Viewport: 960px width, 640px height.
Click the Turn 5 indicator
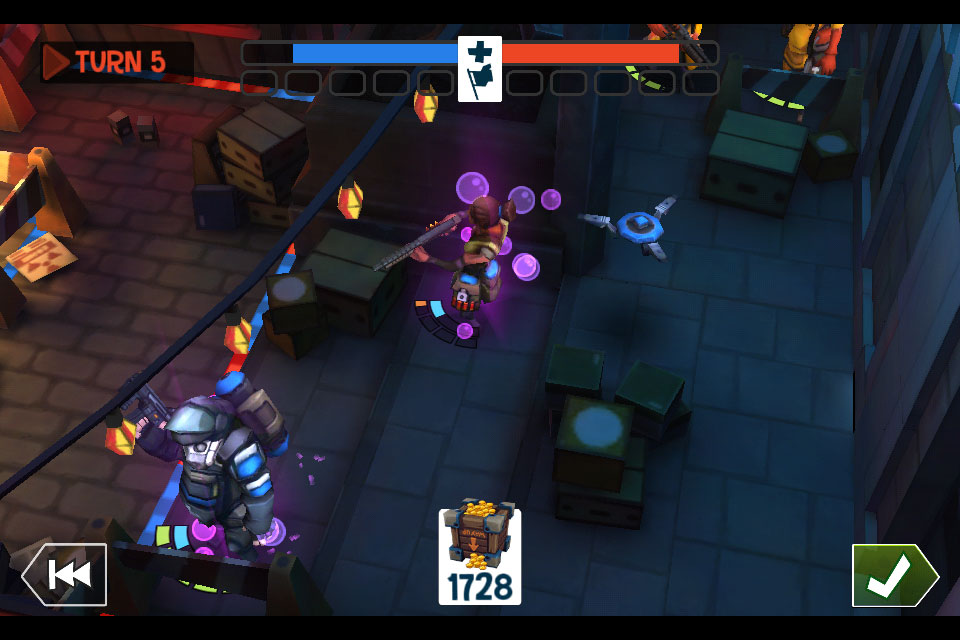[x=116, y=62]
